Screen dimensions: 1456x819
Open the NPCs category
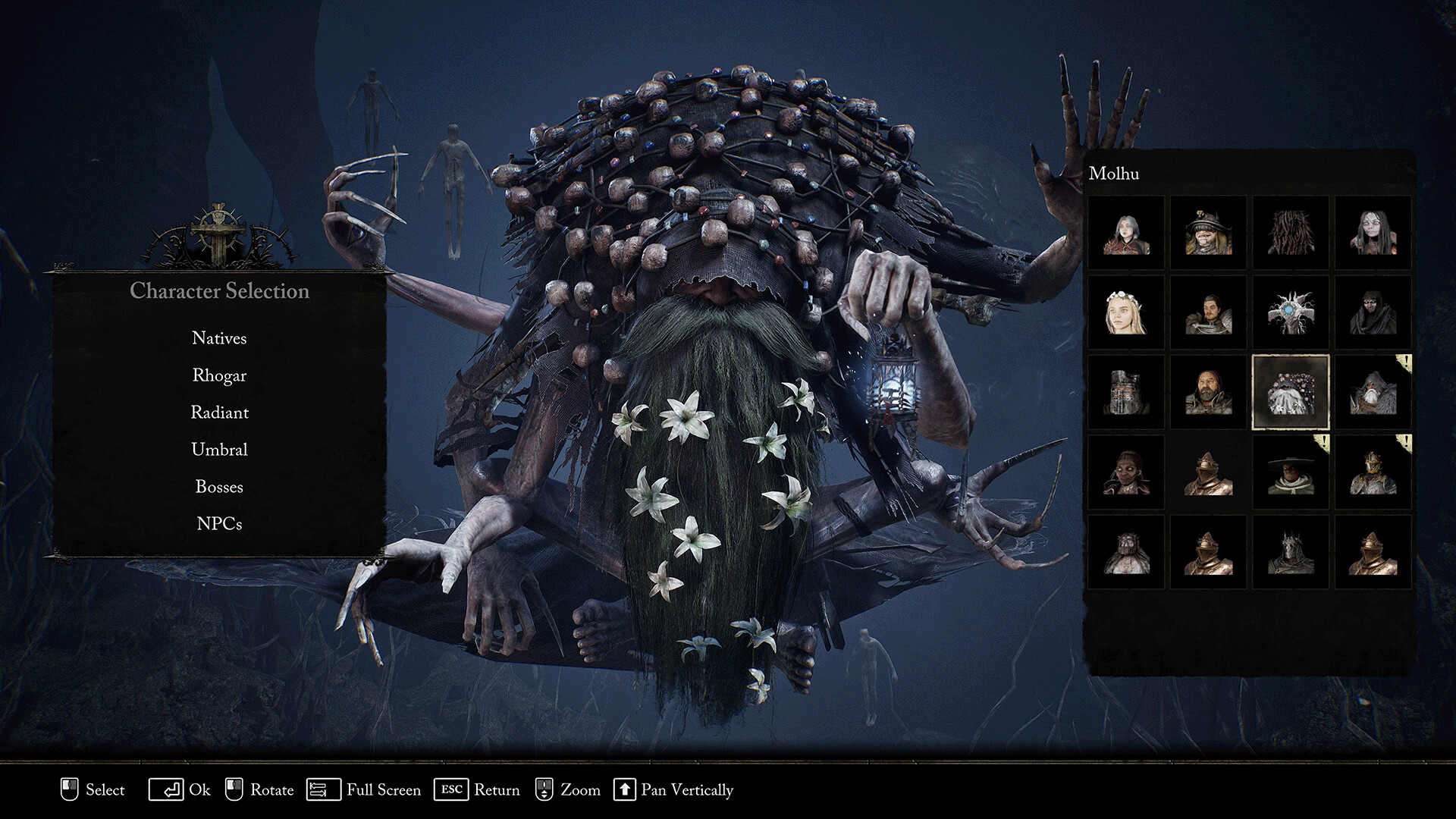click(219, 524)
